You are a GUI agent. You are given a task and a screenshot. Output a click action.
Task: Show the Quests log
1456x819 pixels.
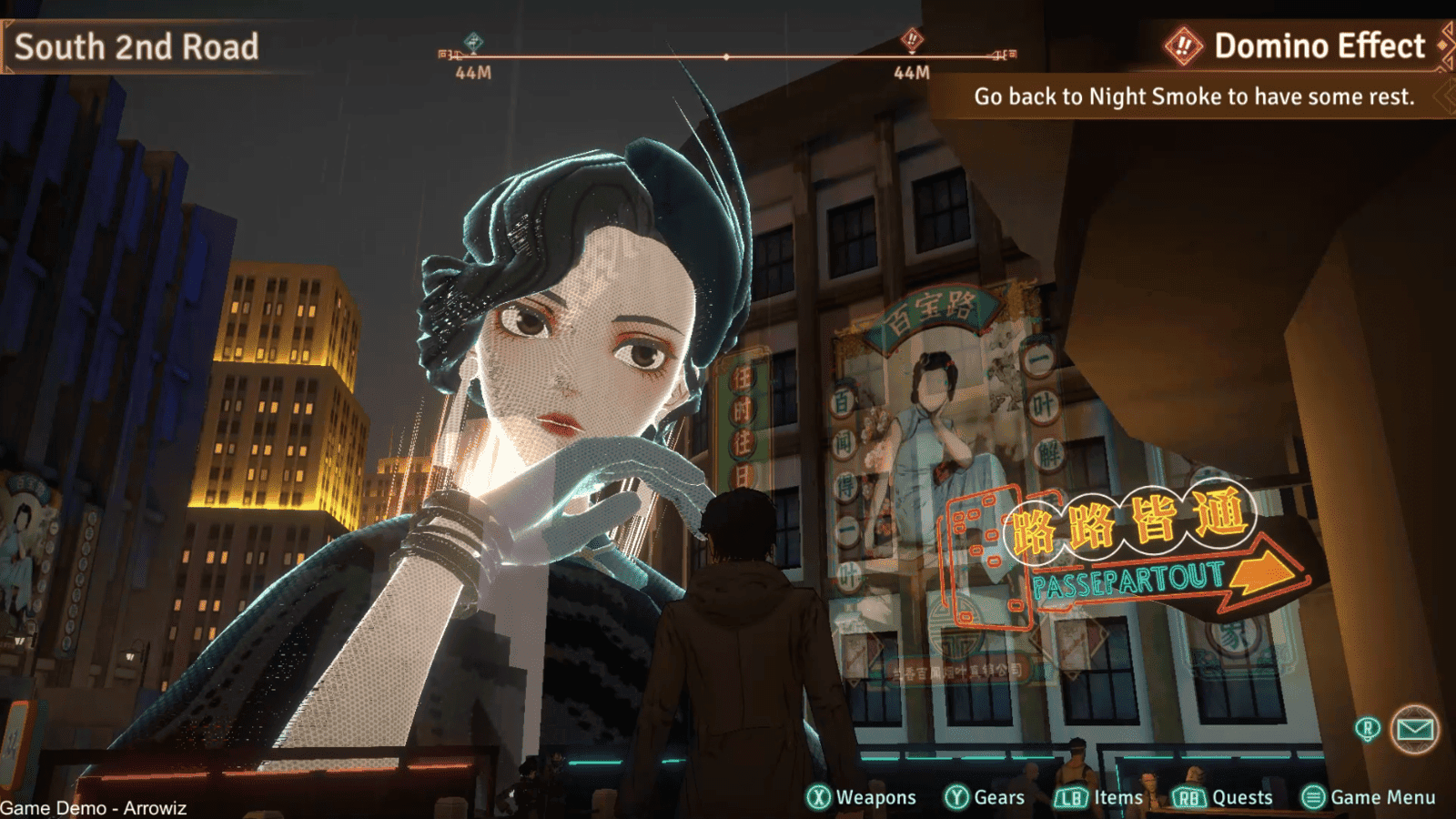pyautogui.click(x=1222, y=797)
